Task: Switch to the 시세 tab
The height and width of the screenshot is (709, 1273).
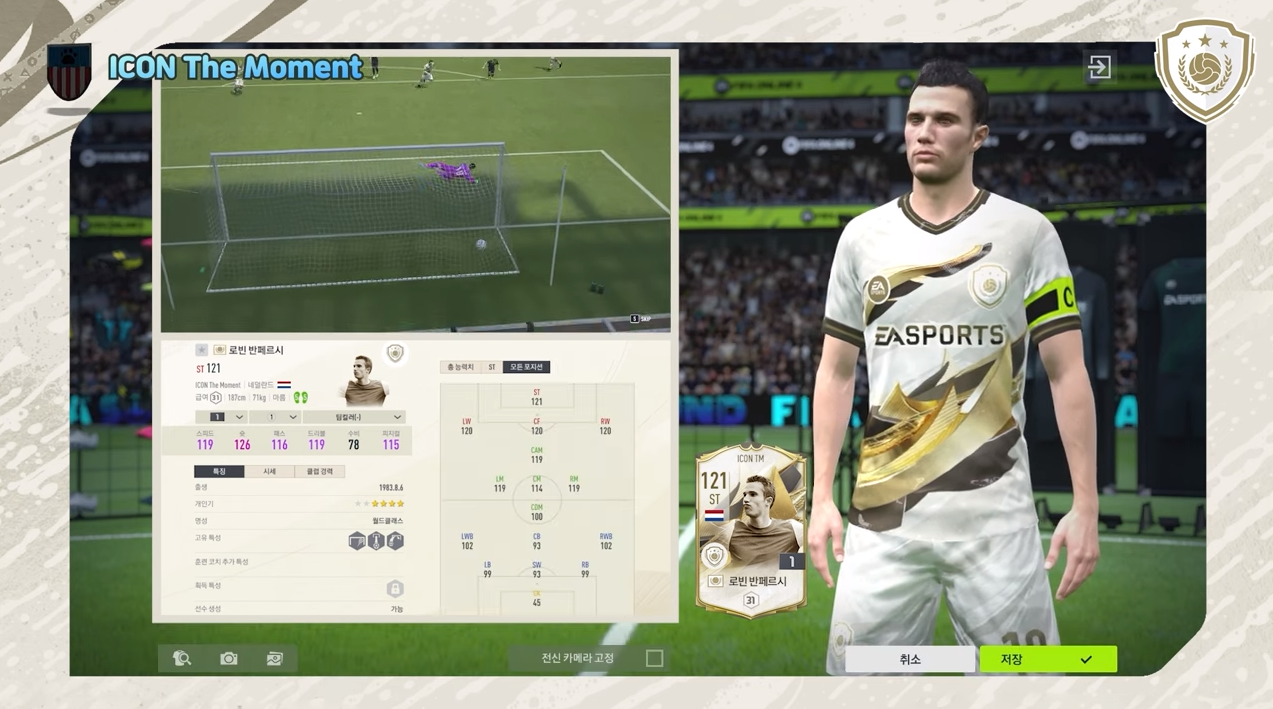Action: [x=269, y=471]
